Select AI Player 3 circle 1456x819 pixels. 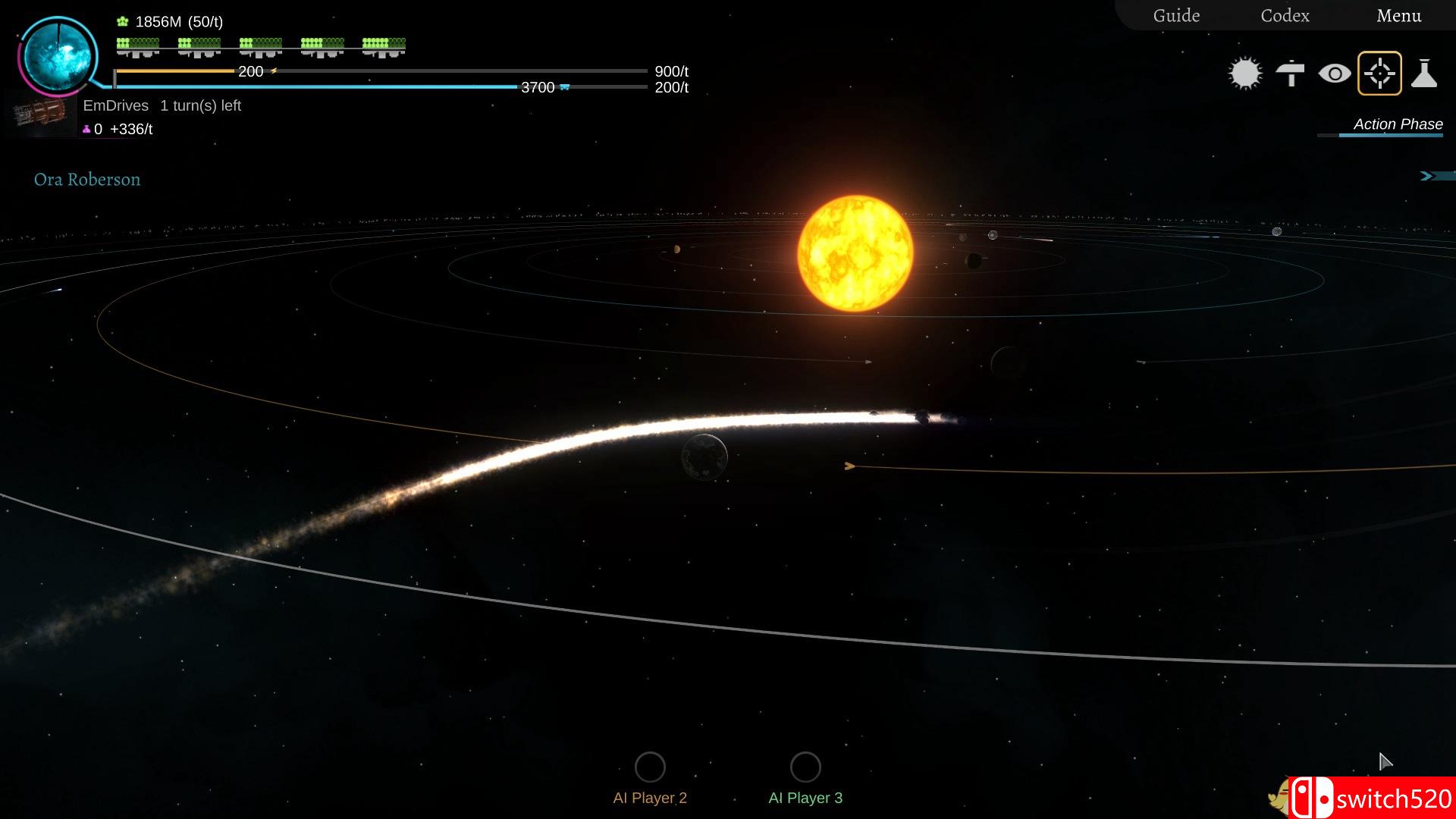tap(805, 767)
